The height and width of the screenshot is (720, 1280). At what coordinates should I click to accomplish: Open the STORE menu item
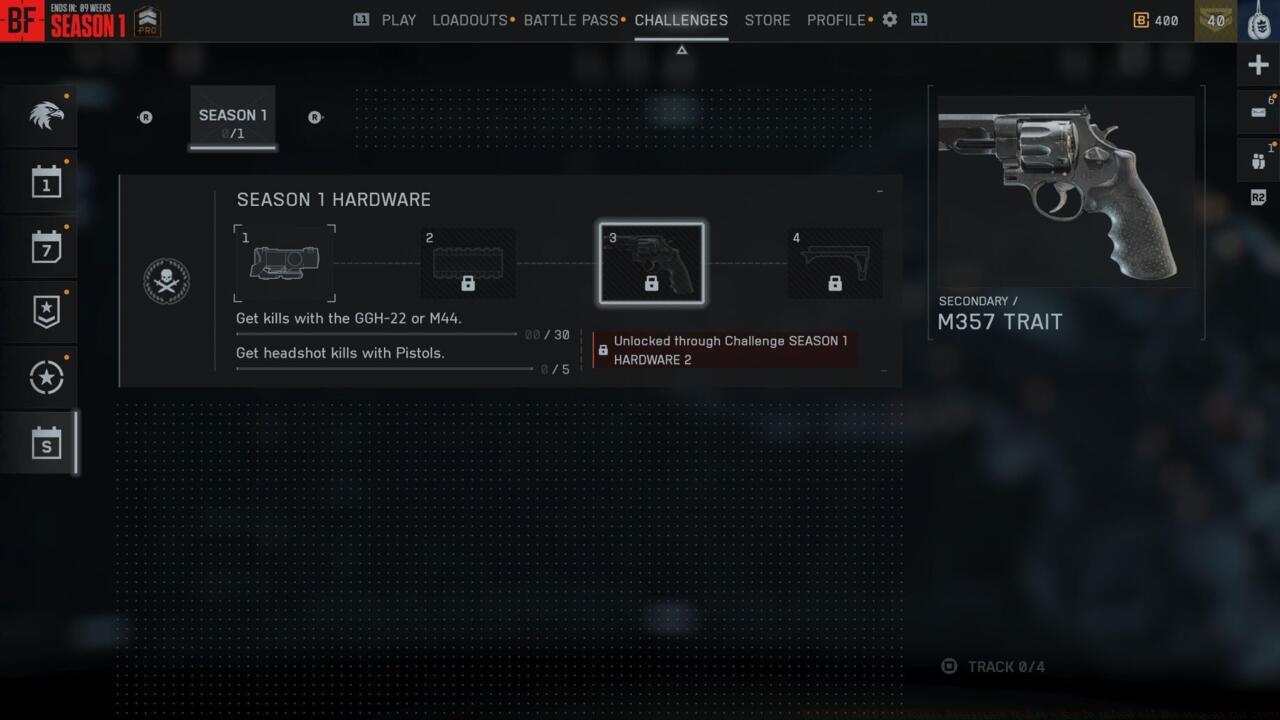[767, 20]
